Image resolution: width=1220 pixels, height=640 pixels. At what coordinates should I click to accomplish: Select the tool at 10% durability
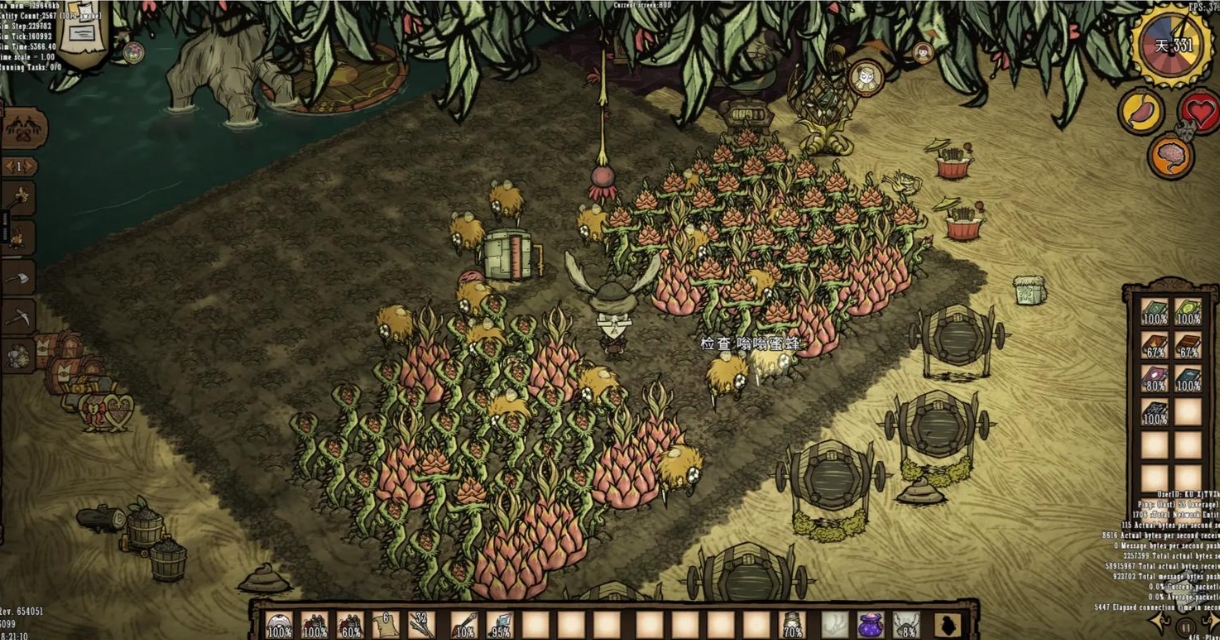[x=463, y=625]
